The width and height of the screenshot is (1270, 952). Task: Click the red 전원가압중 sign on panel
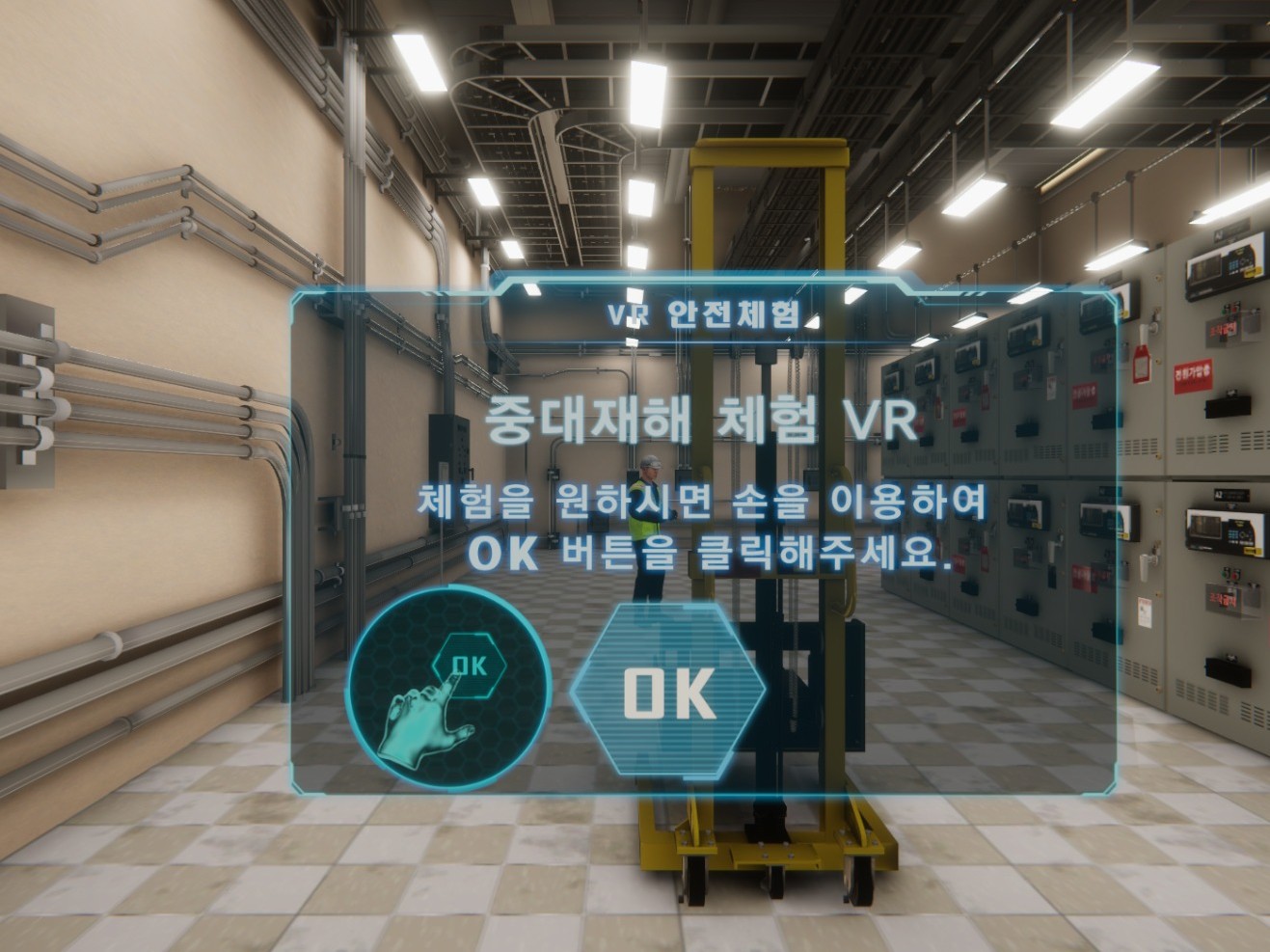click(x=1194, y=376)
